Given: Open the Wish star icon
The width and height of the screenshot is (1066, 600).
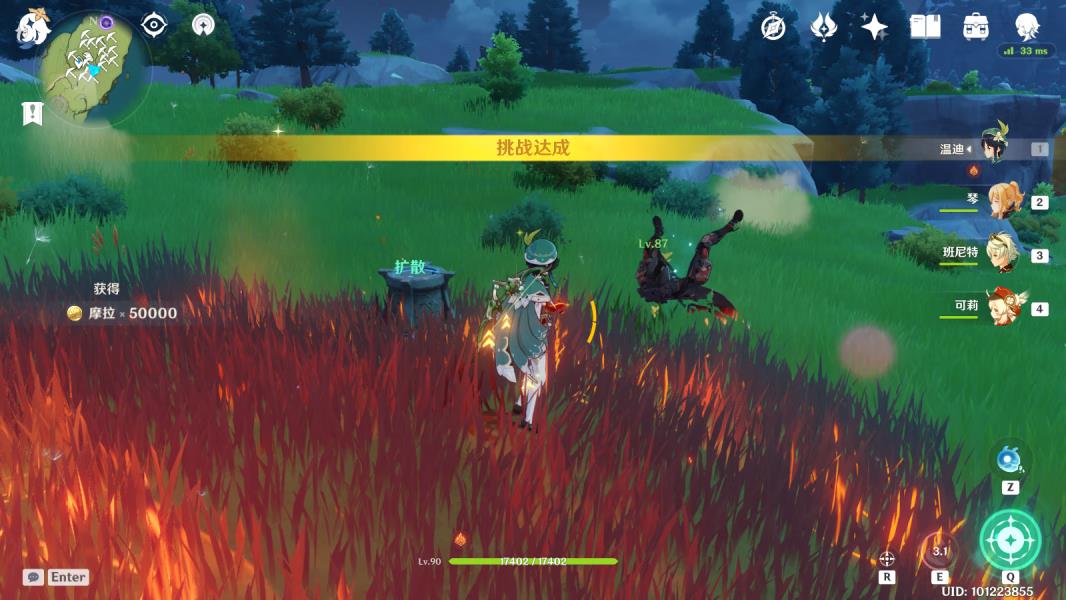Looking at the screenshot, I should 874,27.
